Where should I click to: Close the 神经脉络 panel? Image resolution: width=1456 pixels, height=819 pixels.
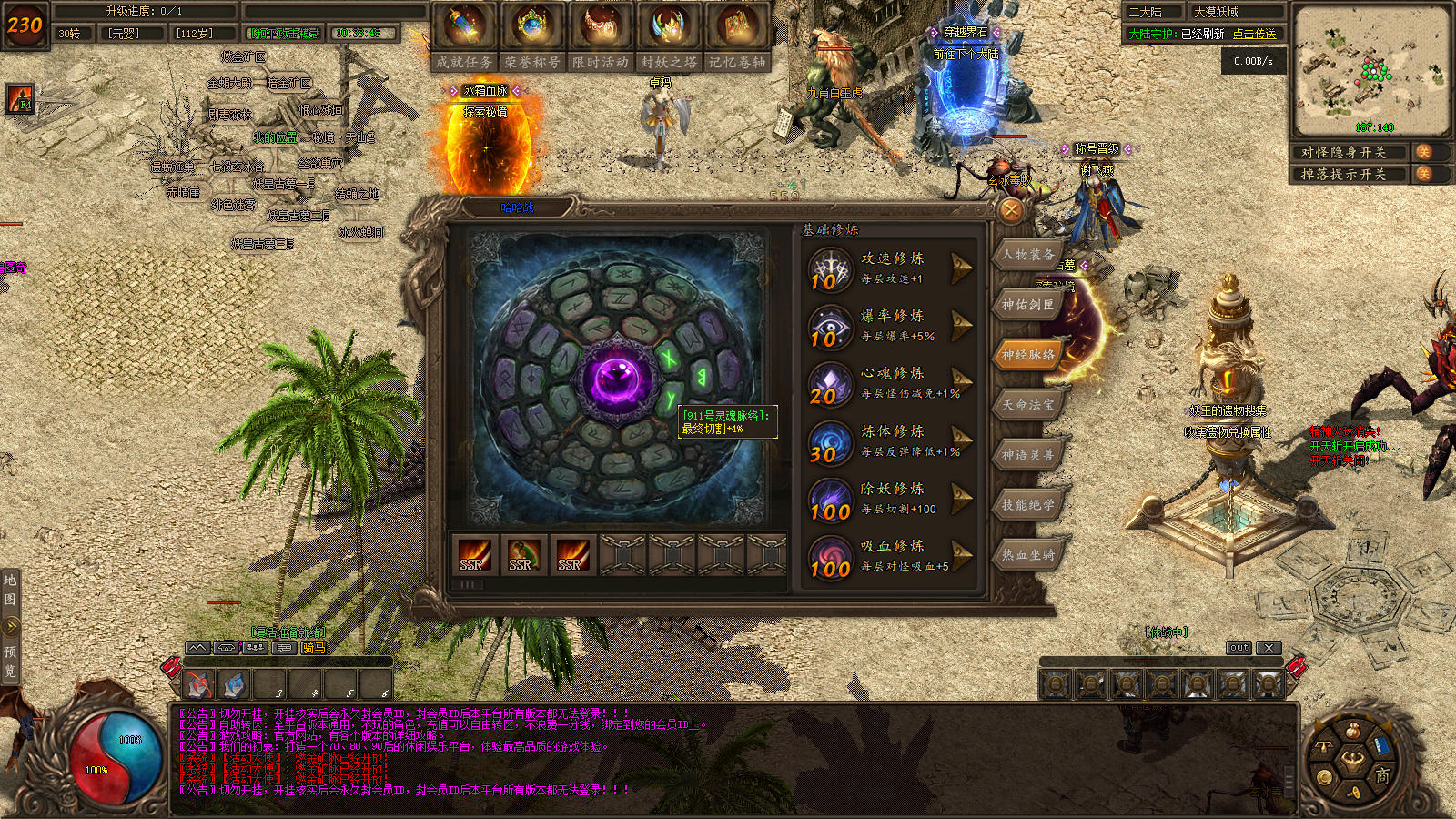tap(1010, 211)
